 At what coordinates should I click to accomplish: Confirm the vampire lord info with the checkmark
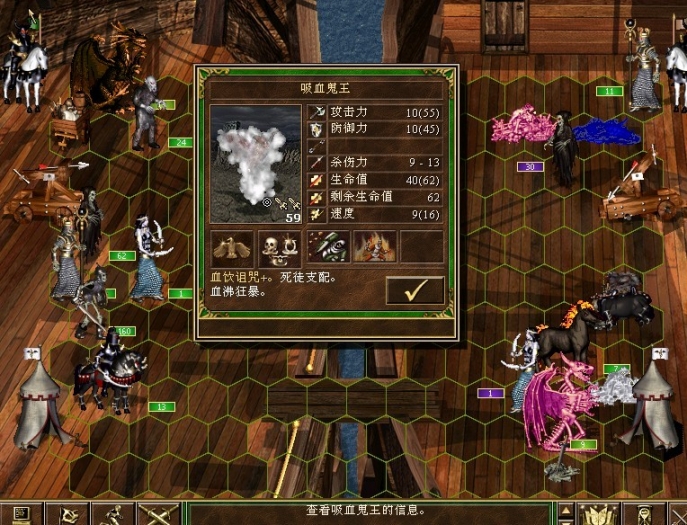[x=413, y=290]
